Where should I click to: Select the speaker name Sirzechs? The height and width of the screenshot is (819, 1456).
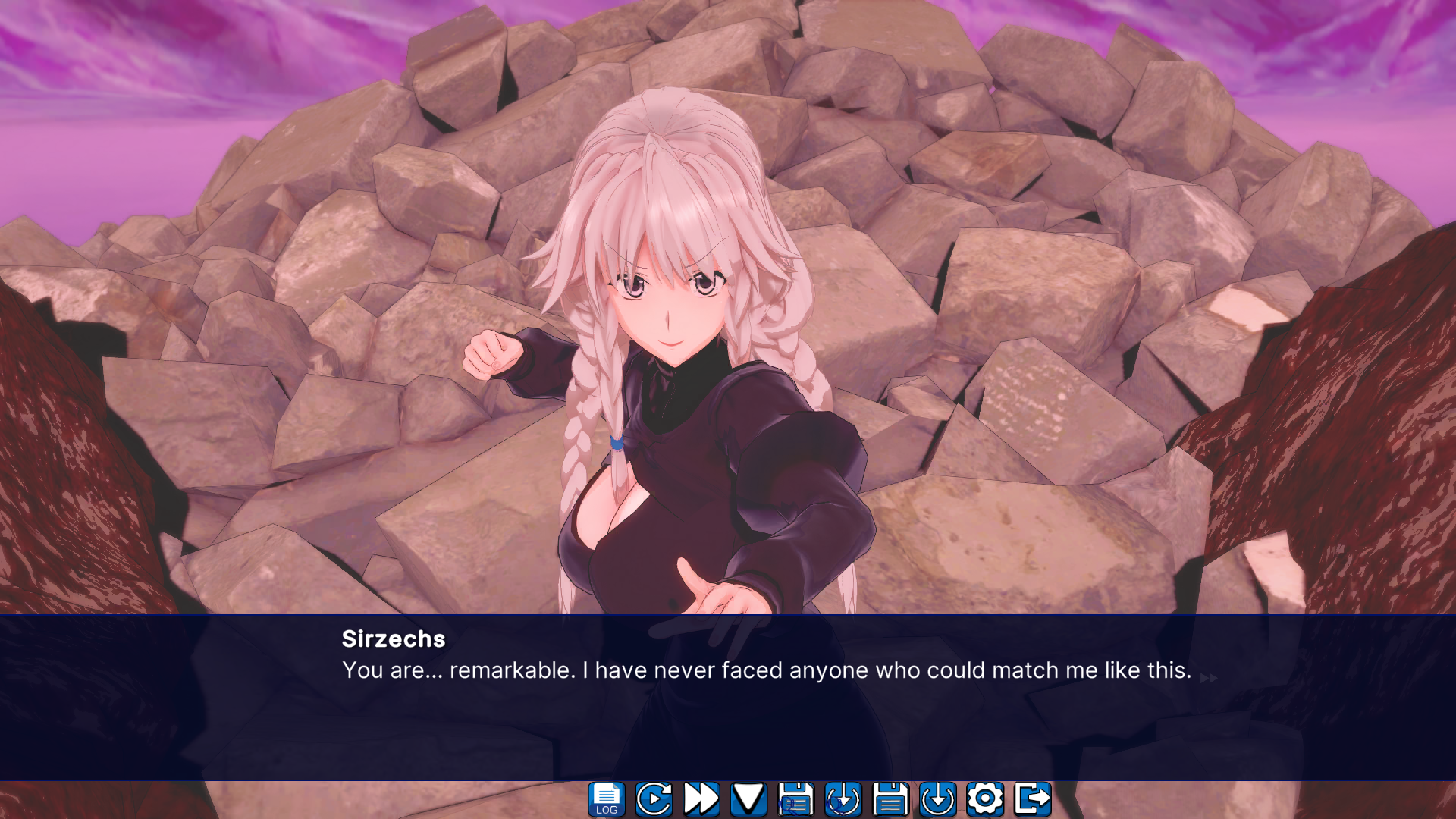[391, 639]
